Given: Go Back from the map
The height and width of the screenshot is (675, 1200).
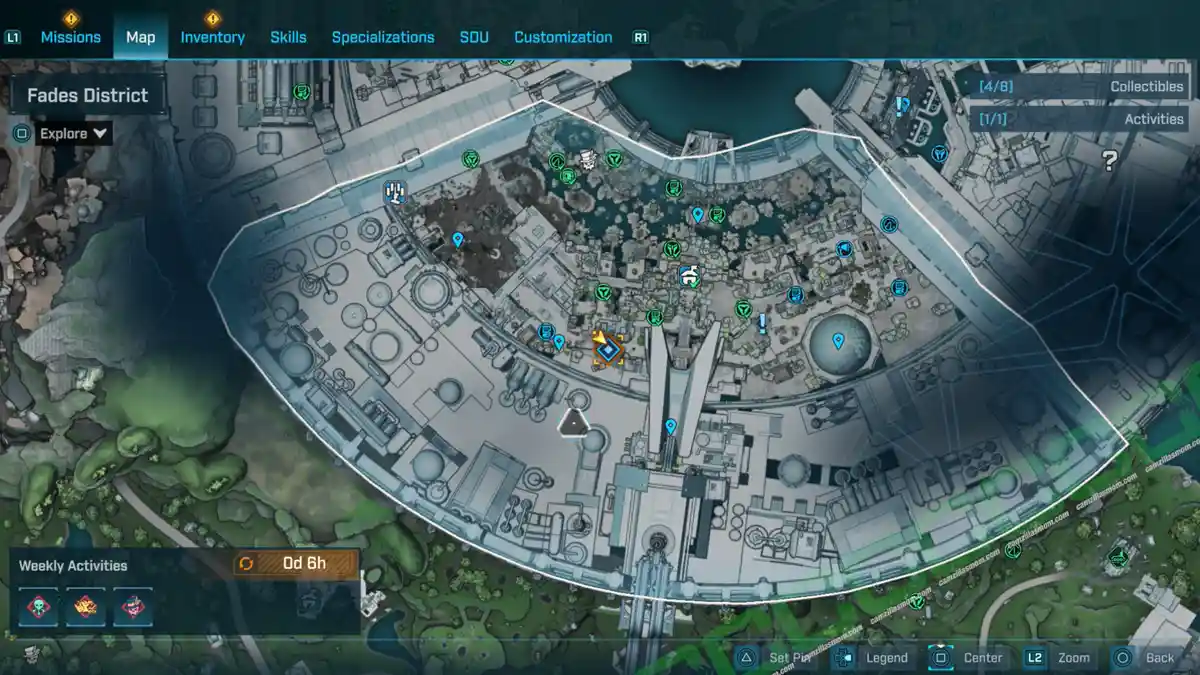Looking at the screenshot, I should point(1145,657).
